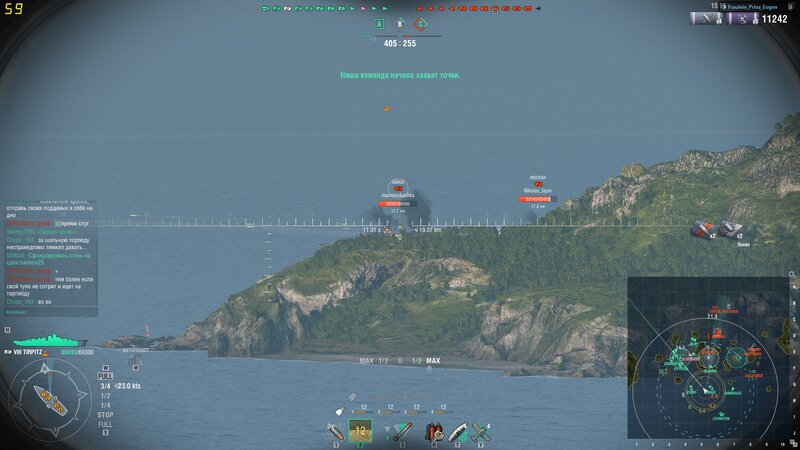The width and height of the screenshot is (800, 450).
Task: Set engine speed to 1/4
Action: [x=105, y=404]
